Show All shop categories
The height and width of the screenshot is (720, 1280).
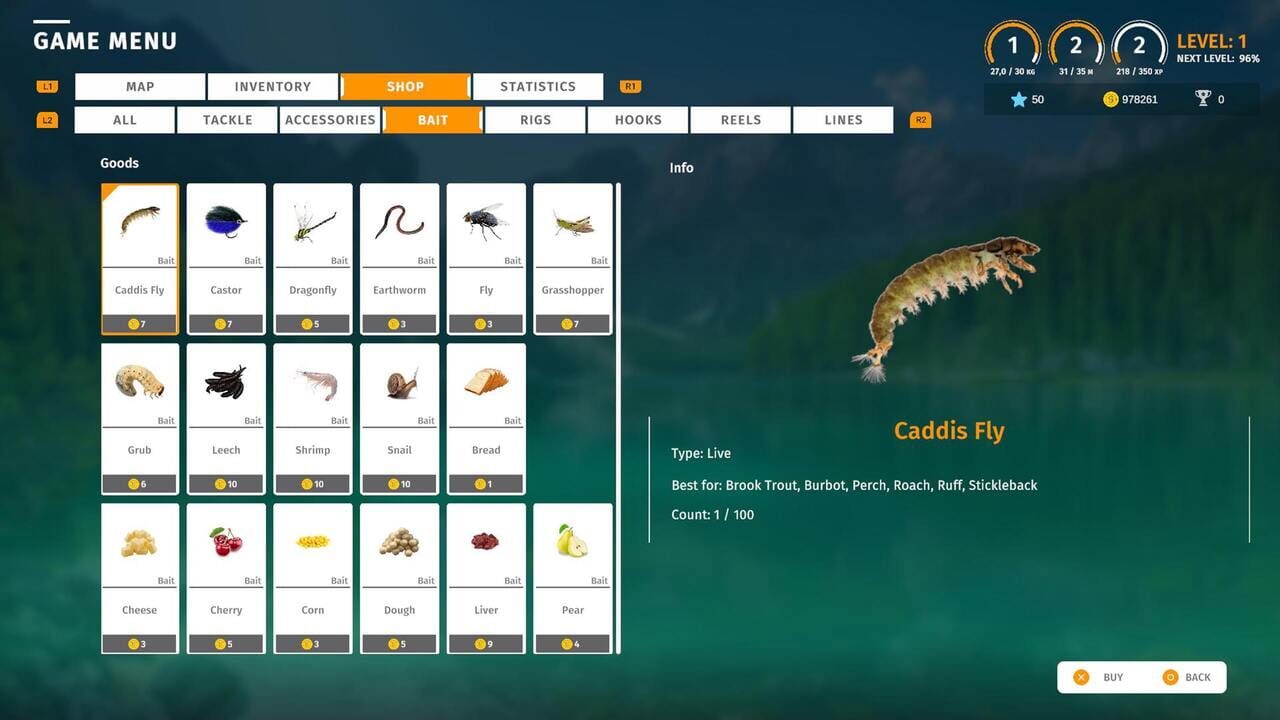125,120
